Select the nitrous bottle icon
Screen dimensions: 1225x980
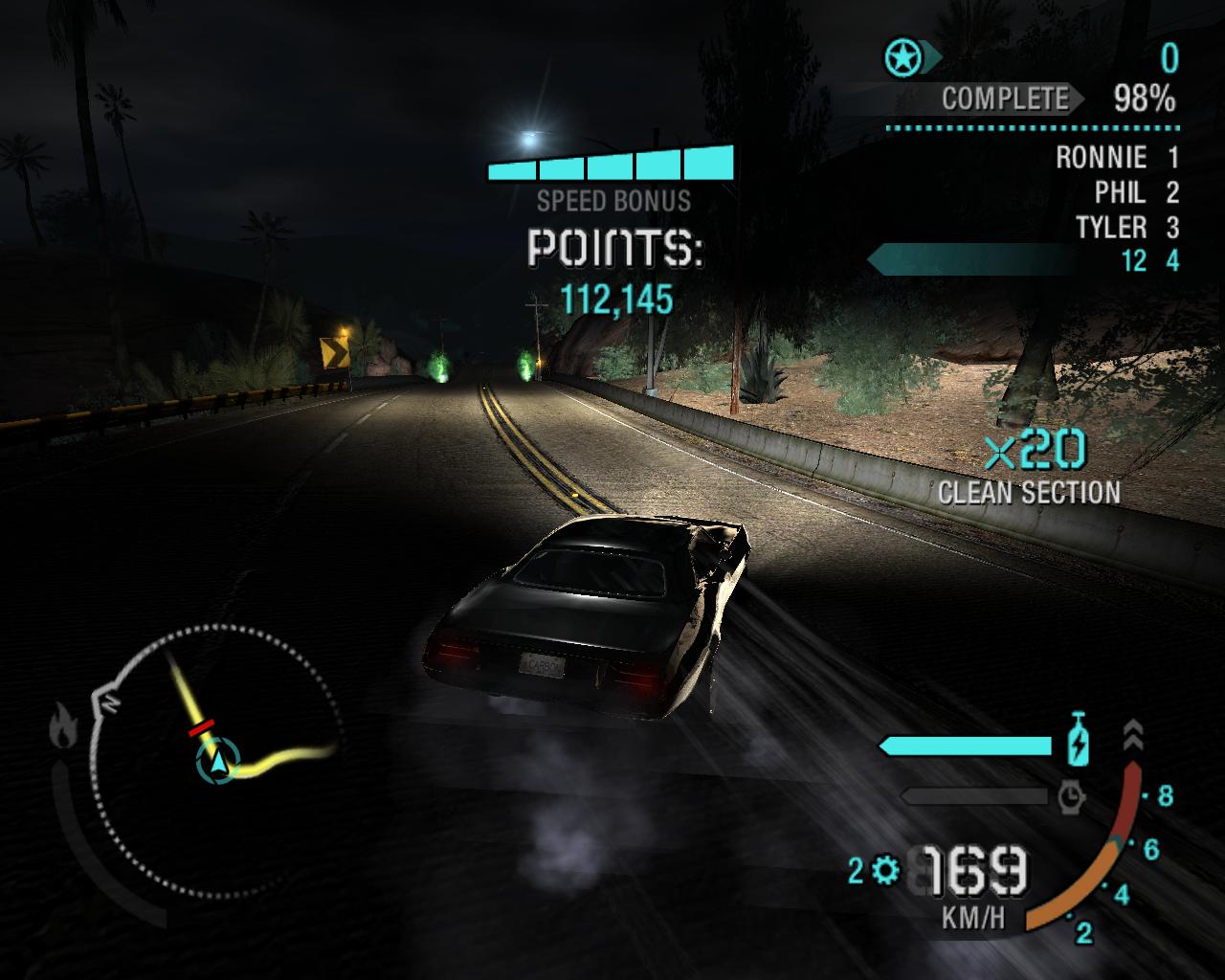pos(1079,739)
